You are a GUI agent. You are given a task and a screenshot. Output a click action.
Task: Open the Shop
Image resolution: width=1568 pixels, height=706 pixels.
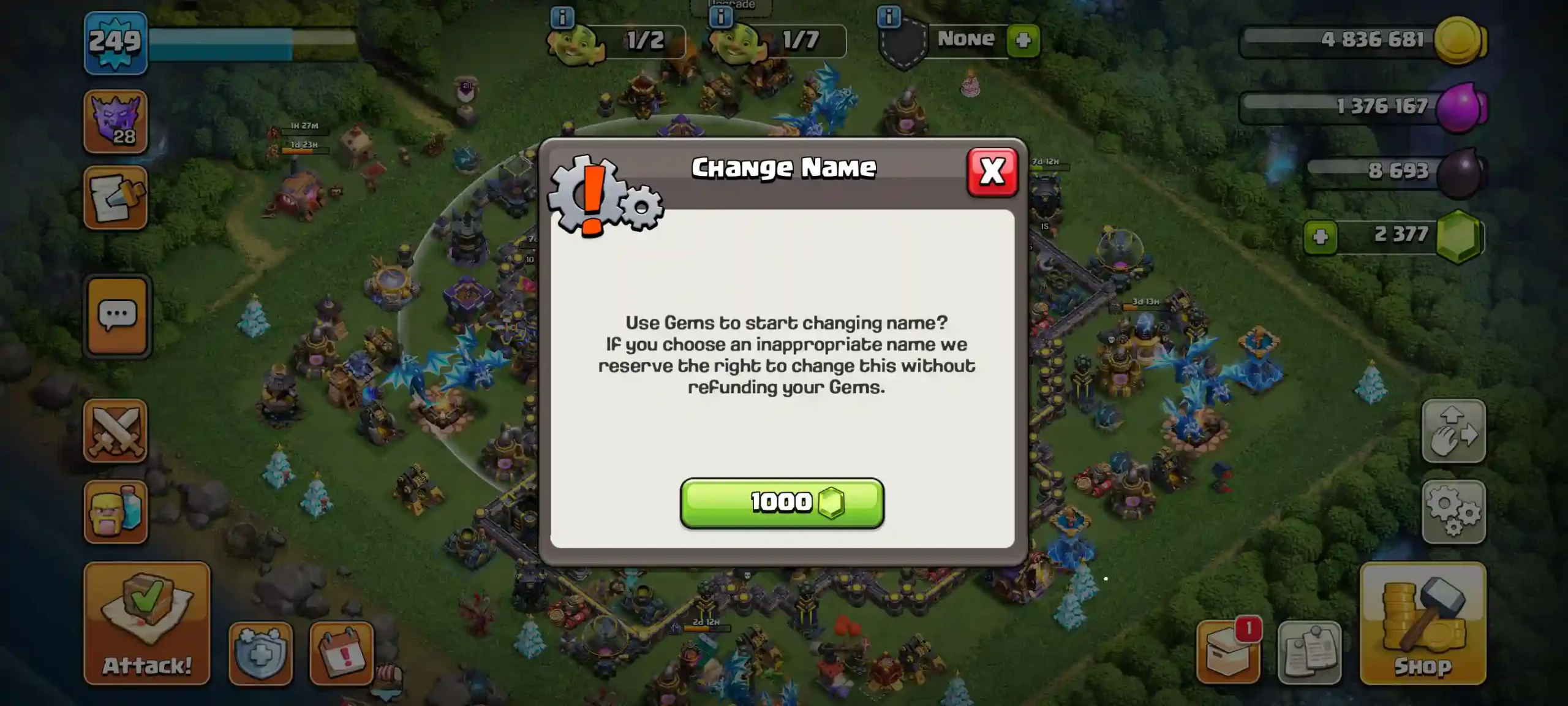point(1422,623)
